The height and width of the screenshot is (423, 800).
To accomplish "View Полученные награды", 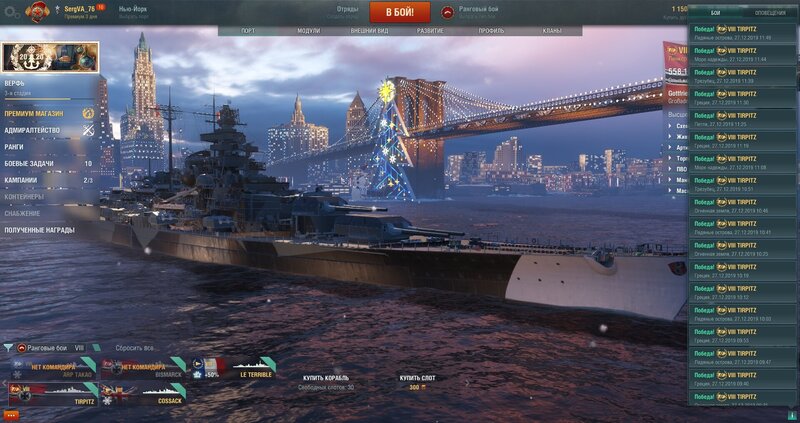I will pyautogui.click(x=39, y=229).
